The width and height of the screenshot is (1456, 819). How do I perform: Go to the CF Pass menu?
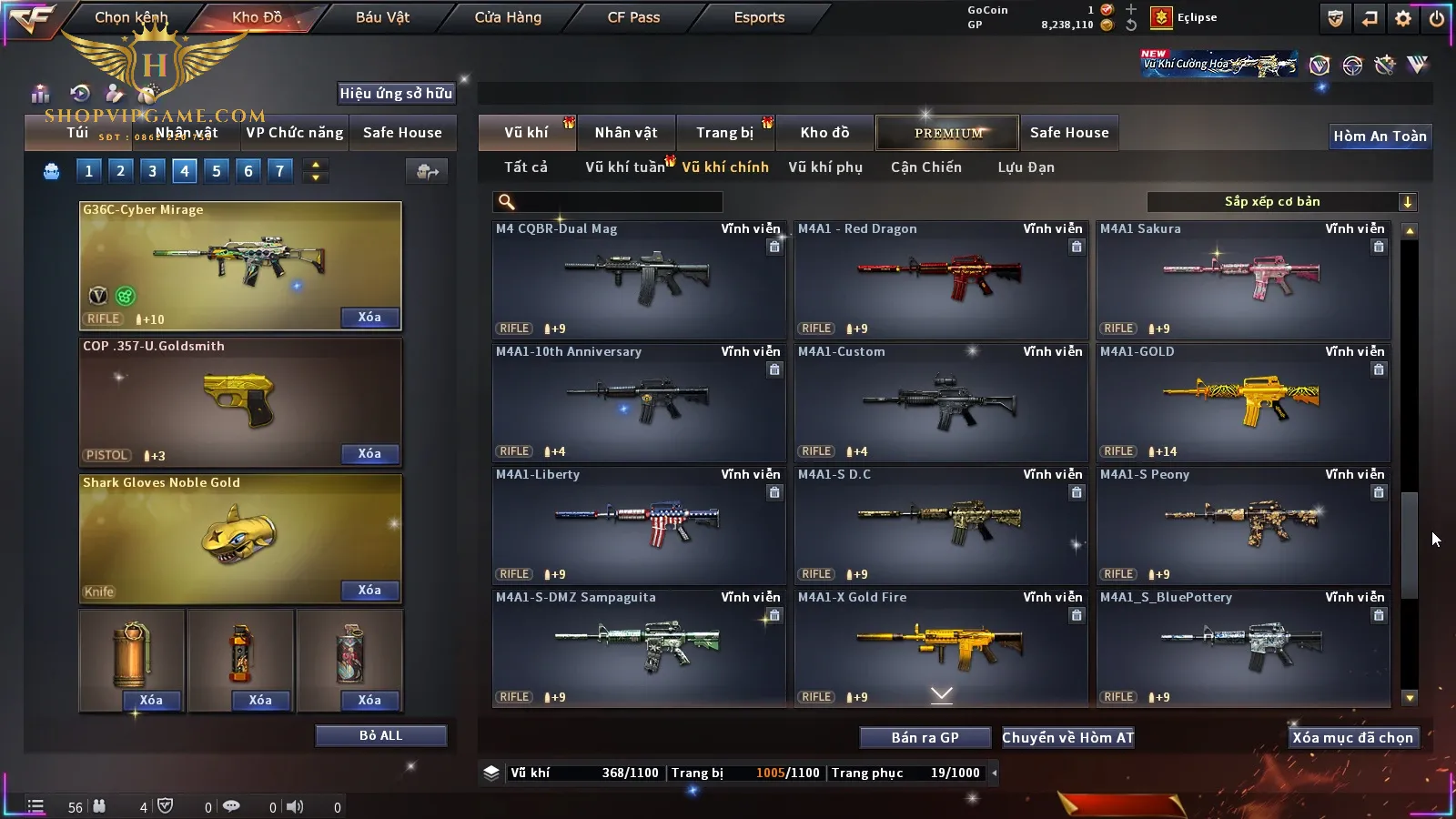pos(633,17)
